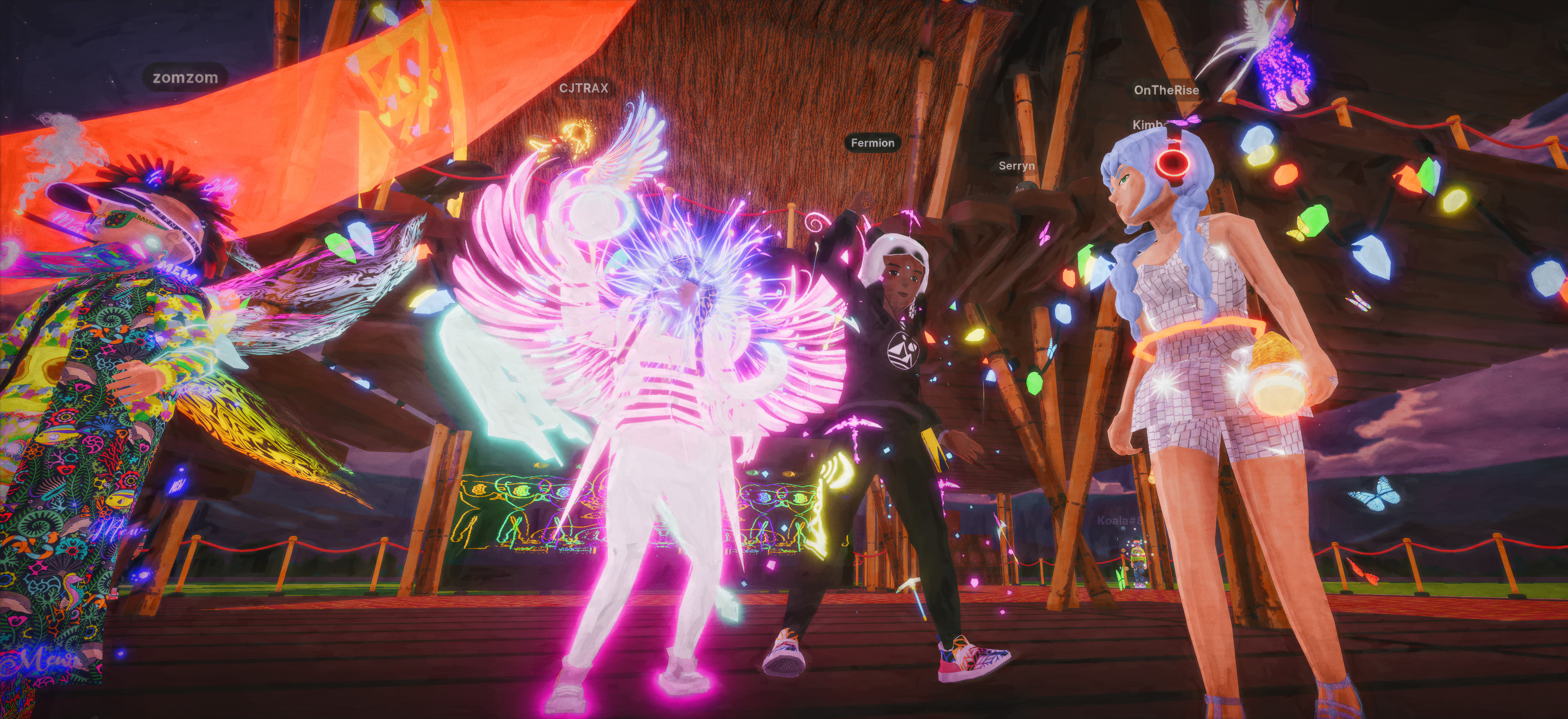This screenshot has width=1568, height=719.
Task: Choose the Serryn name label
Action: [1017, 166]
